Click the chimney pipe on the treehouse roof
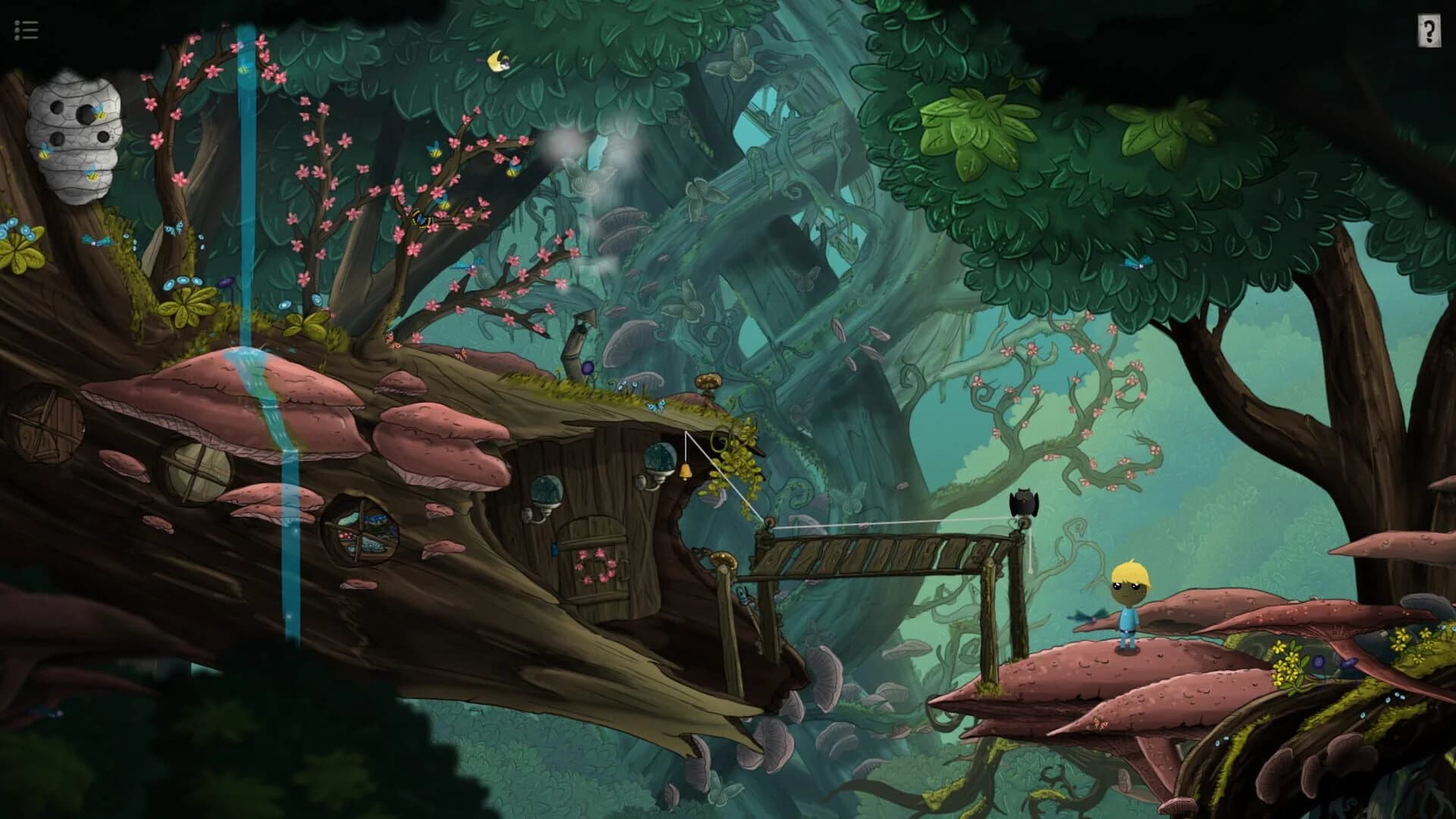The height and width of the screenshot is (819, 1456). pyautogui.click(x=575, y=334)
